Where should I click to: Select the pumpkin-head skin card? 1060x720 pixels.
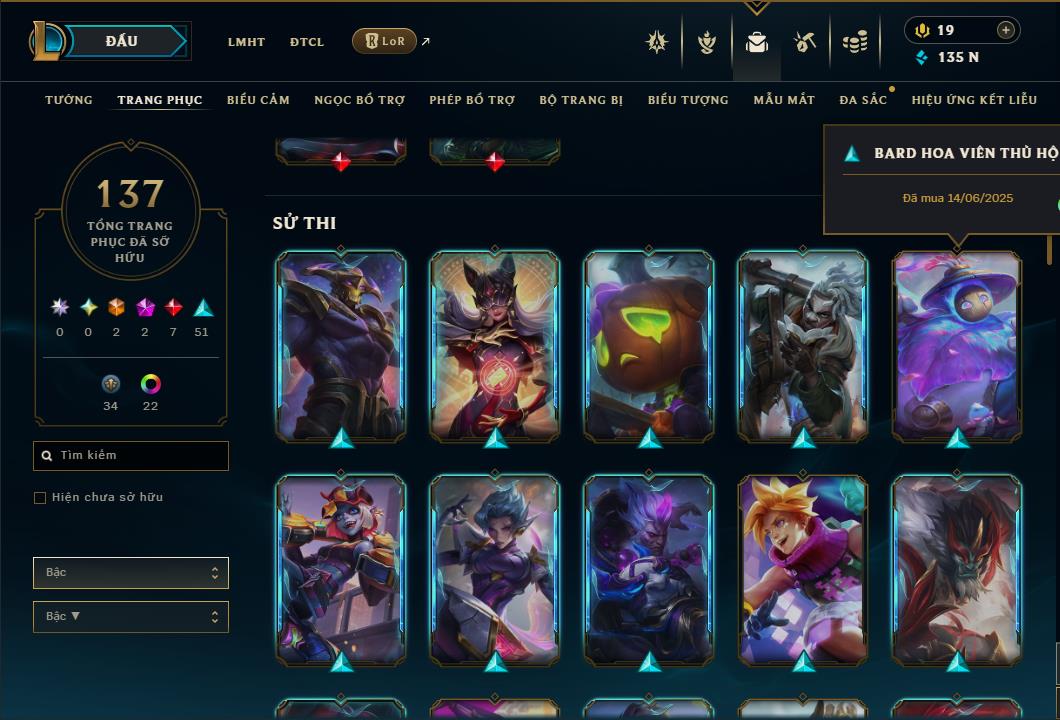click(x=649, y=345)
